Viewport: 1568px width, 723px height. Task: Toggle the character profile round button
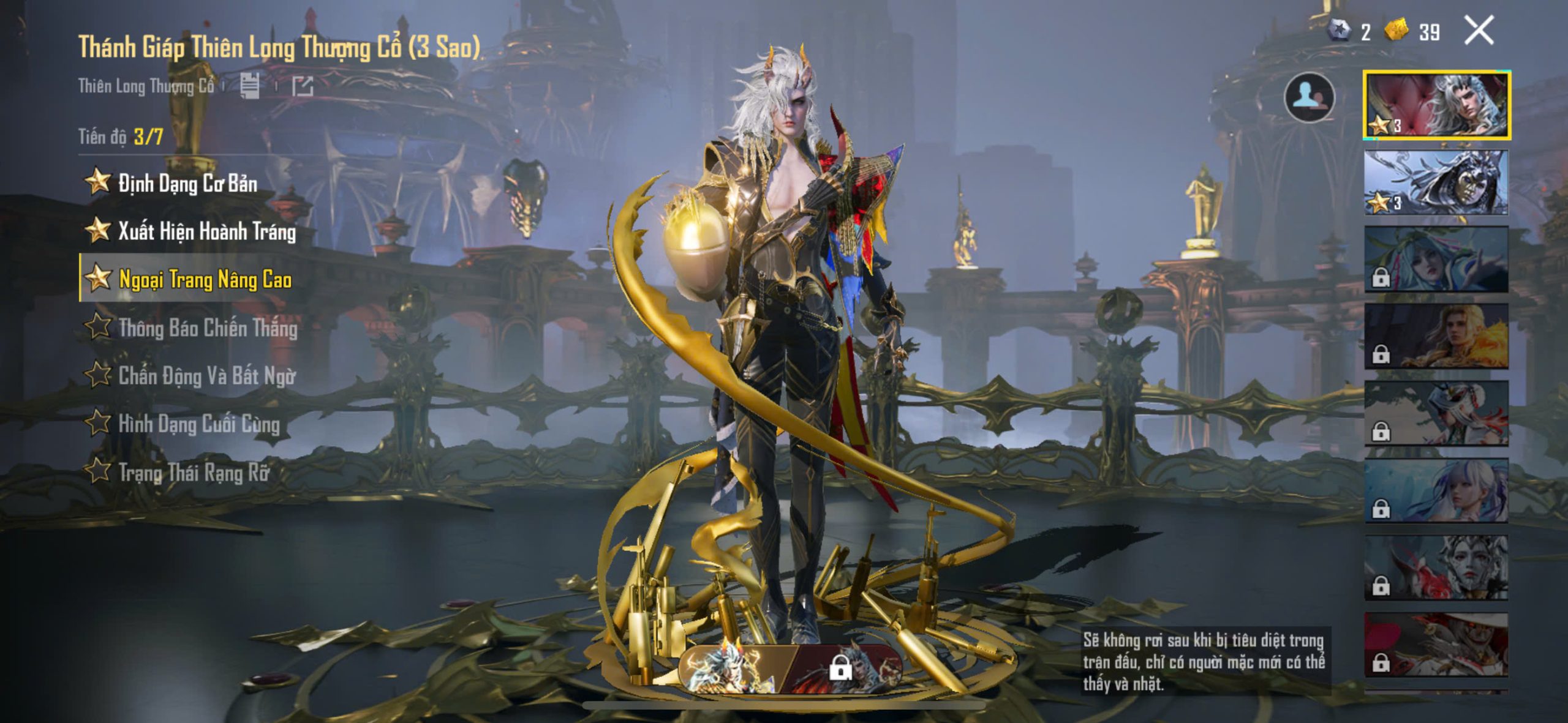tap(1309, 98)
